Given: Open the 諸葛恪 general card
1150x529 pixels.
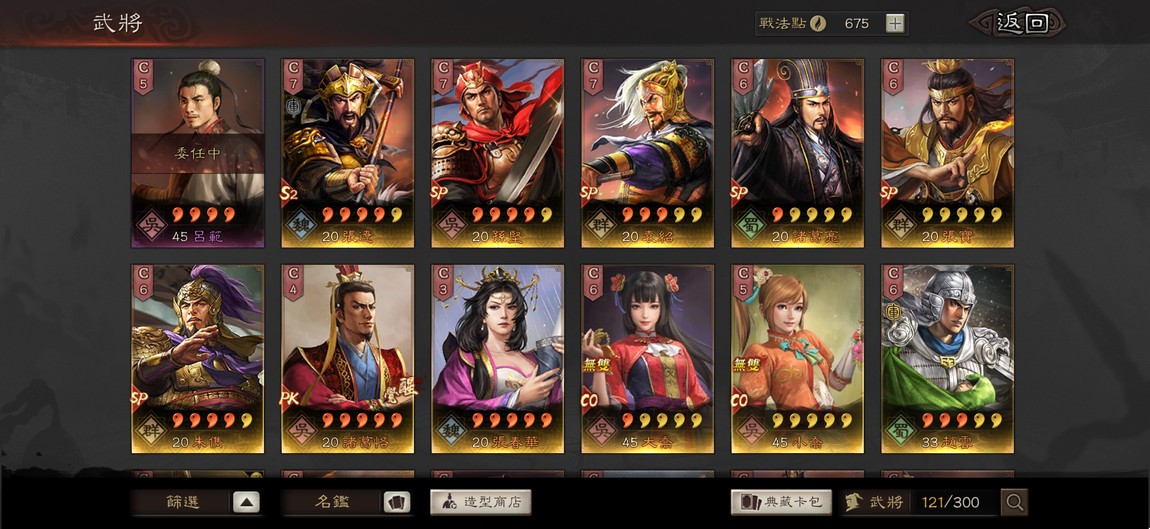Looking at the screenshot, I should click(x=348, y=358).
